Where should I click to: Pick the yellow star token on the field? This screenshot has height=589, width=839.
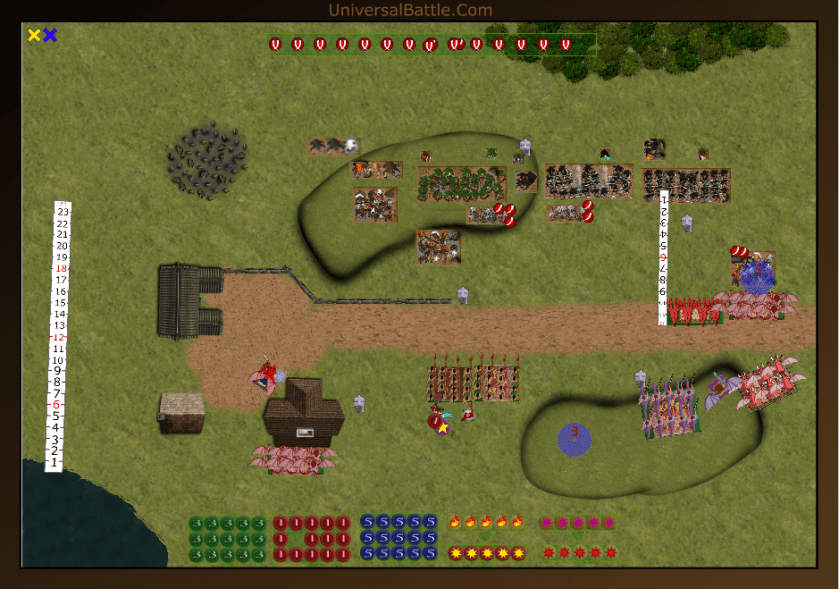coord(443,428)
